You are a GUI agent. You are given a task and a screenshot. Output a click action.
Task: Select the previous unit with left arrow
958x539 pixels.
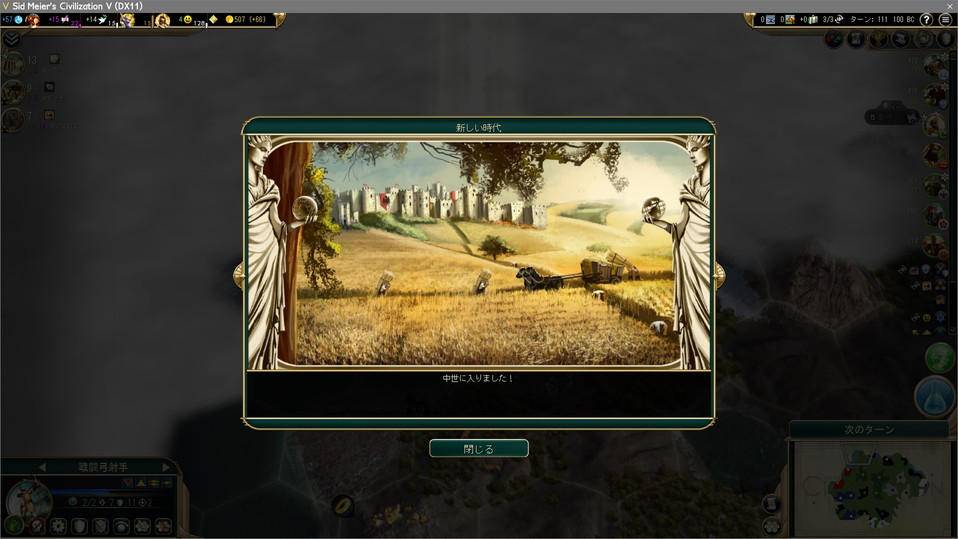coord(42,467)
